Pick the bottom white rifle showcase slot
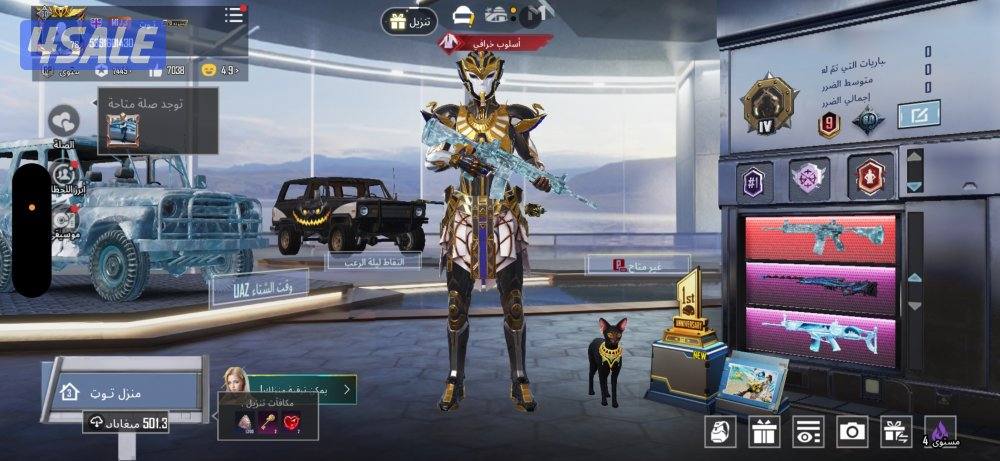This screenshot has width=1000, height=461. pyautogui.click(x=821, y=332)
